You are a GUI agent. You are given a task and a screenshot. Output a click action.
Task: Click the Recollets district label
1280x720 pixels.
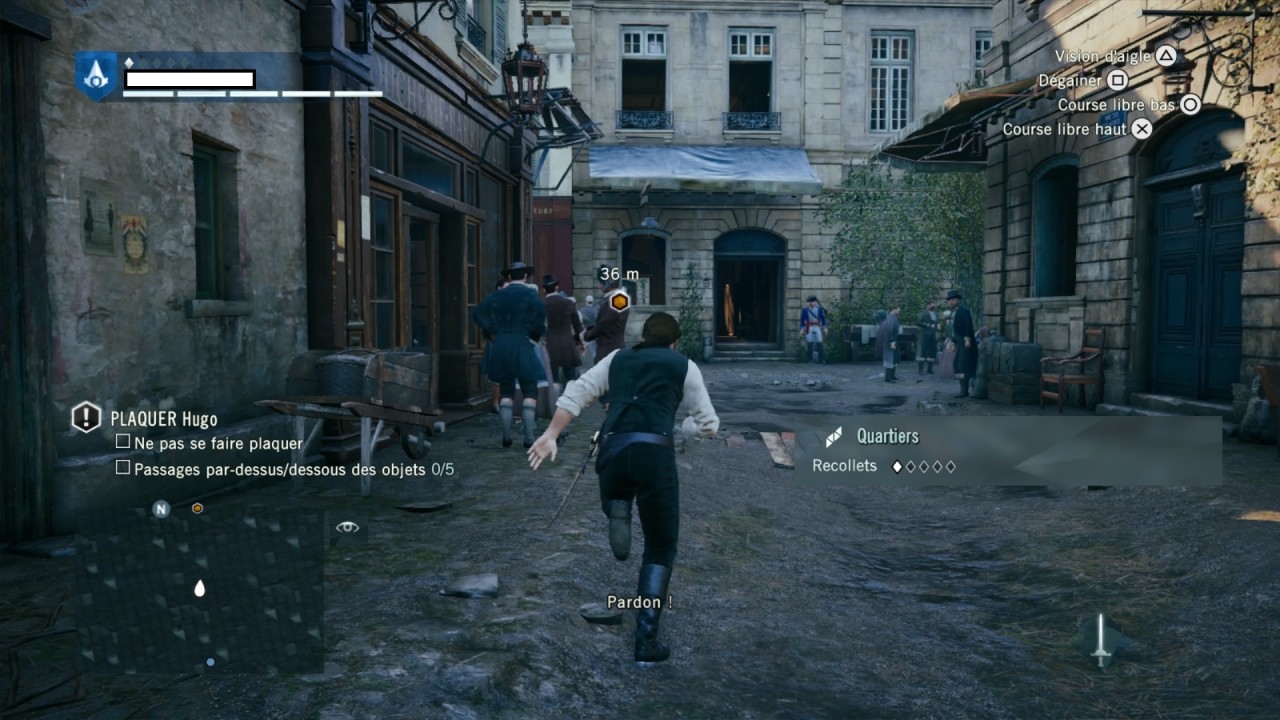[846, 465]
